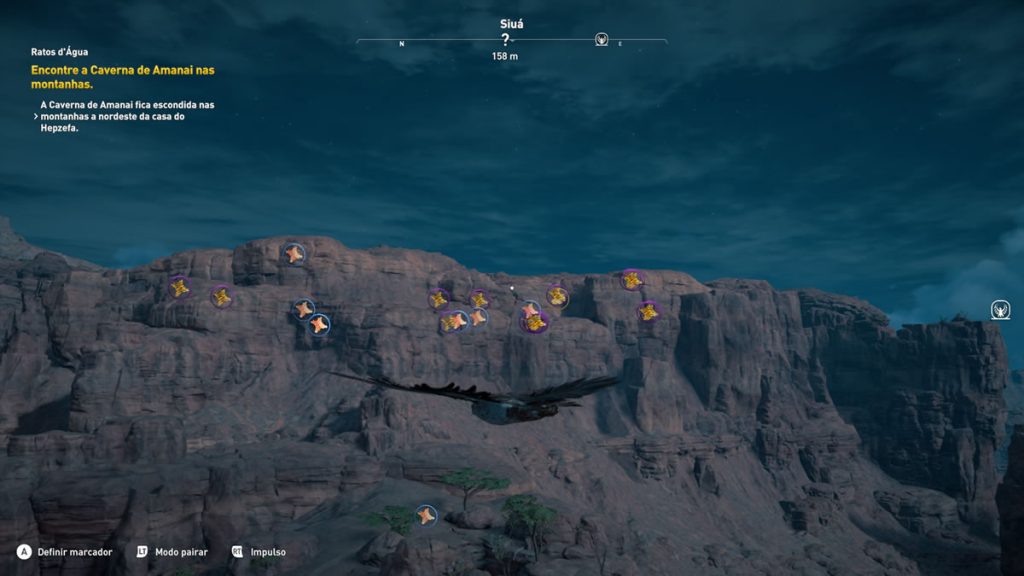Open the Encontre a Caverna de Amanai objective
Screen dimensions: 1024x576
(x=122, y=77)
